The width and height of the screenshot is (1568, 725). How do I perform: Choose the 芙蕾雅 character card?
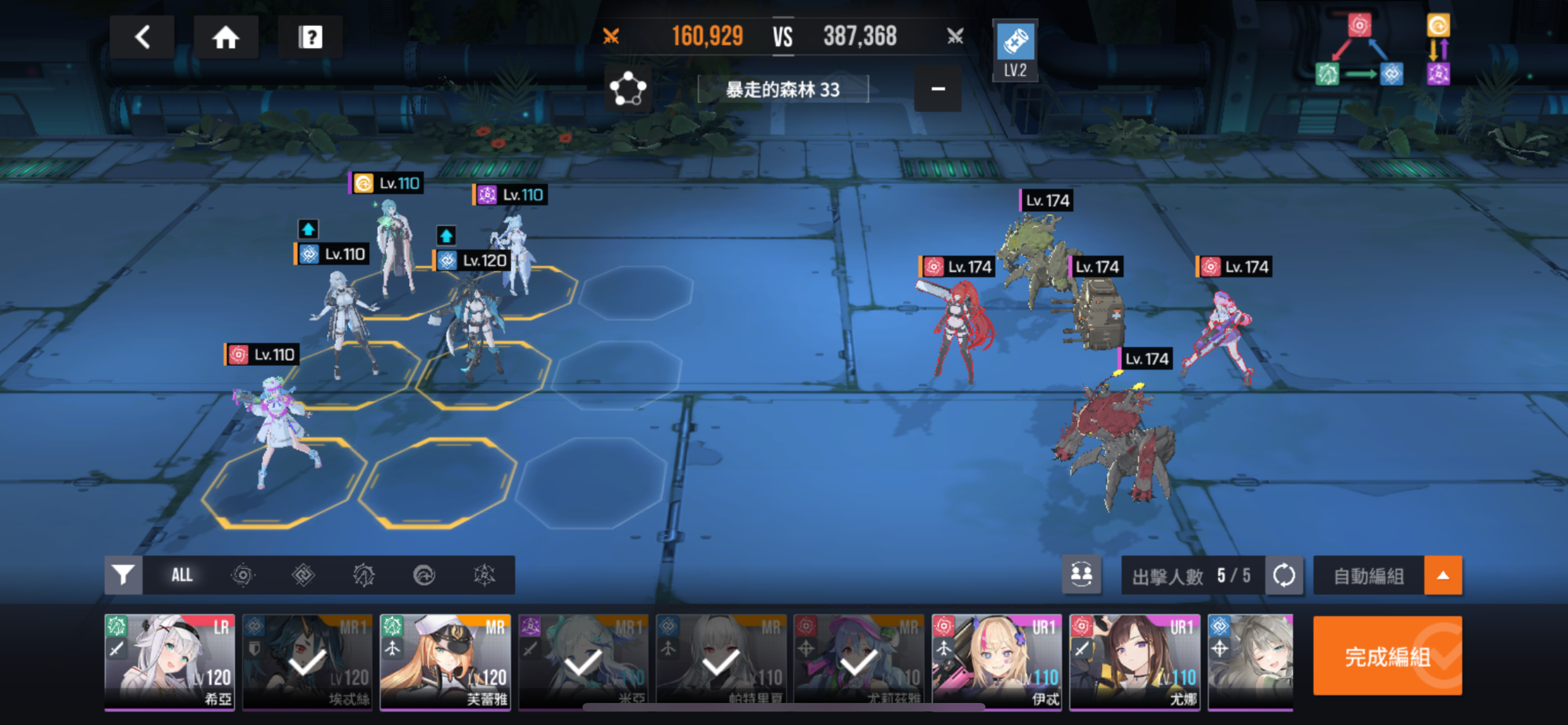point(445,661)
